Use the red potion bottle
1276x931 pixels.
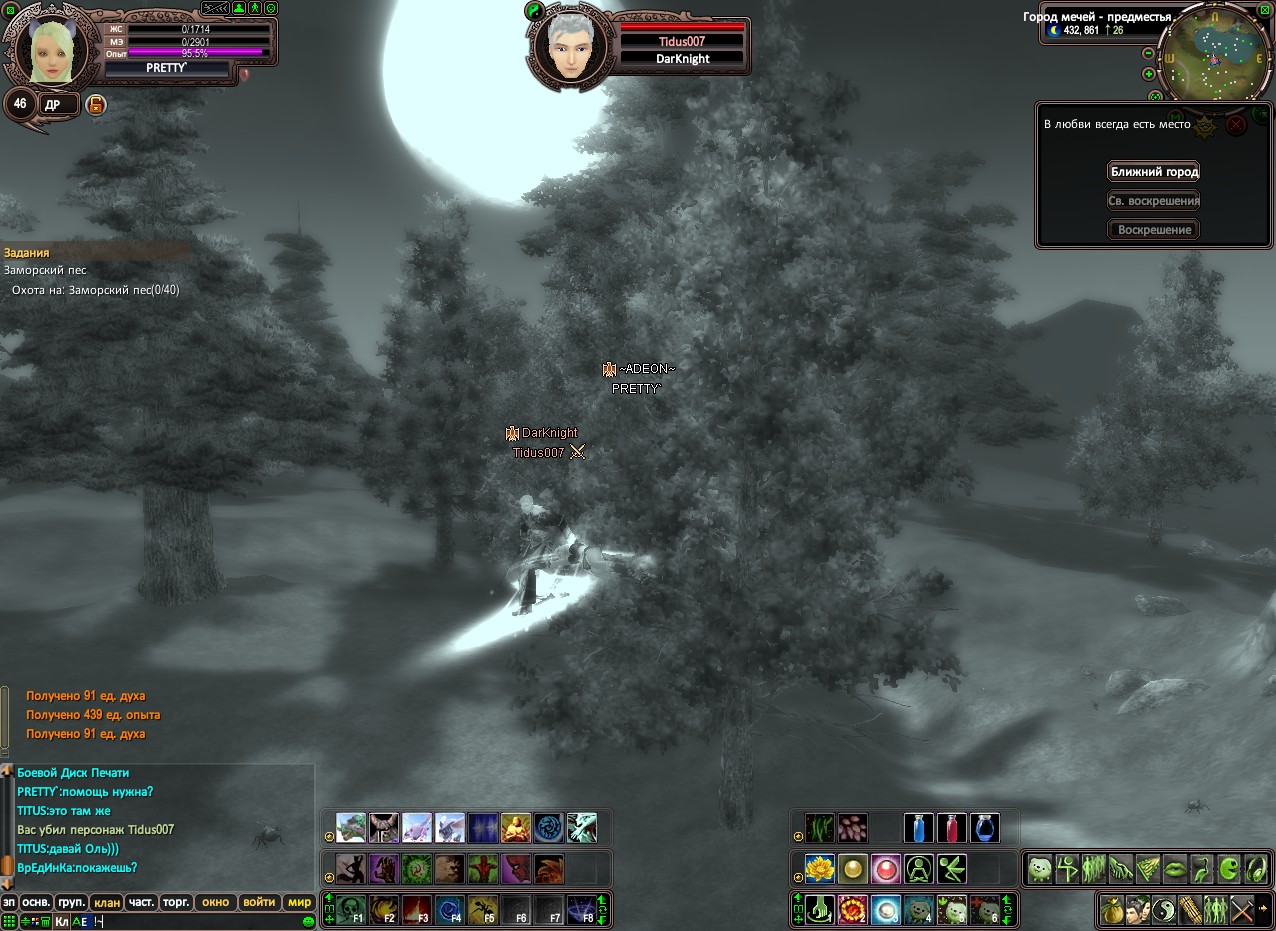tap(952, 828)
